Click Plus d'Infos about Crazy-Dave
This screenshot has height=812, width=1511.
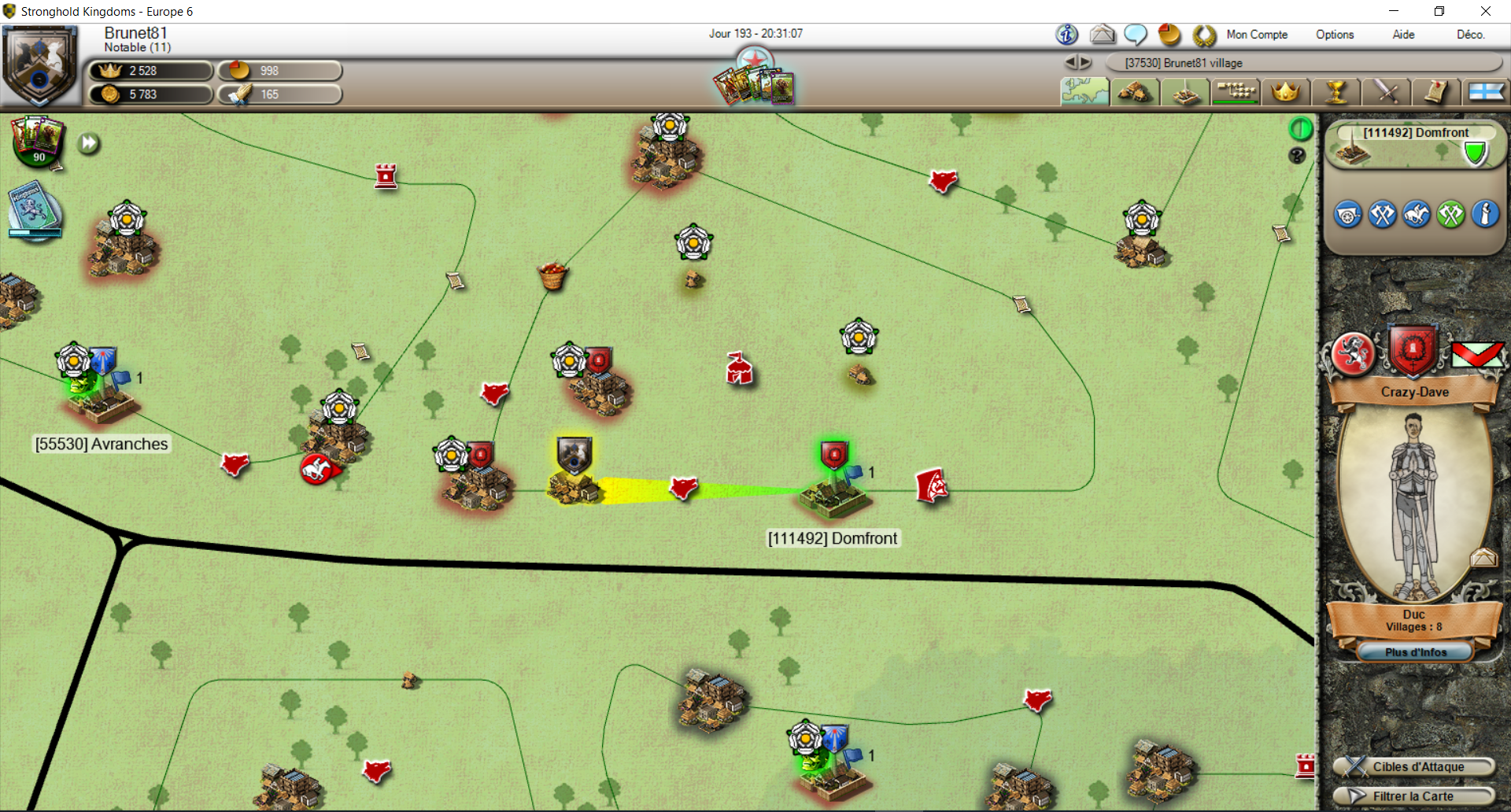point(1415,652)
